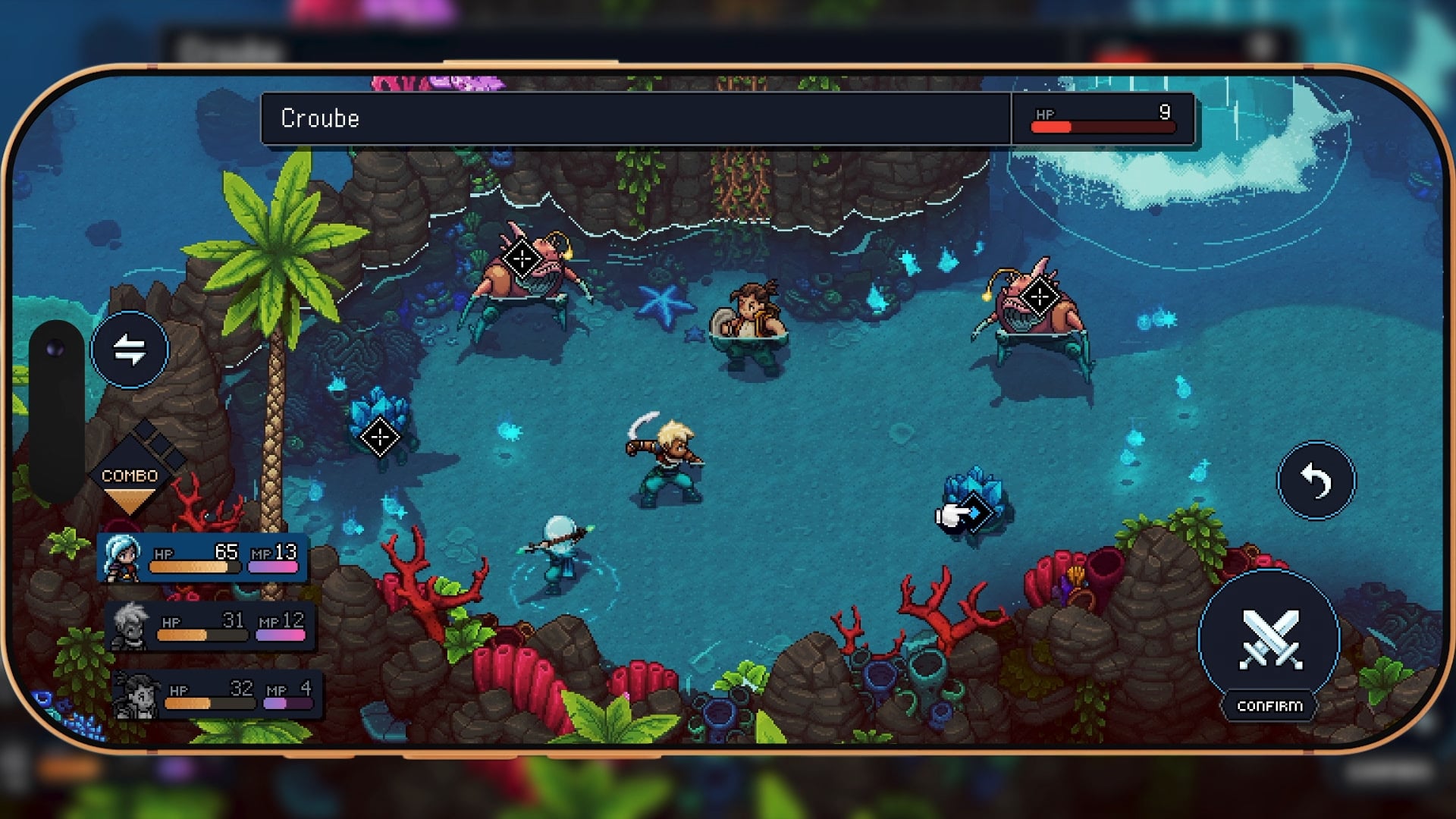Pick the party member panel showing 32 HP
Image resolution: width=1456 pixels, height=819 pixels.
coord(216,695)
